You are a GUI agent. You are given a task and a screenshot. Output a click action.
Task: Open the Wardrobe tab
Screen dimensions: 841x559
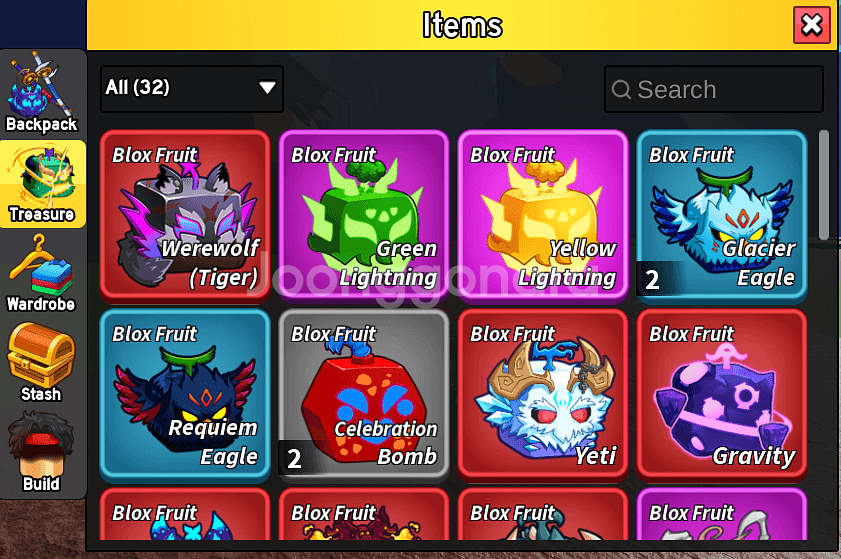[42, 272]
